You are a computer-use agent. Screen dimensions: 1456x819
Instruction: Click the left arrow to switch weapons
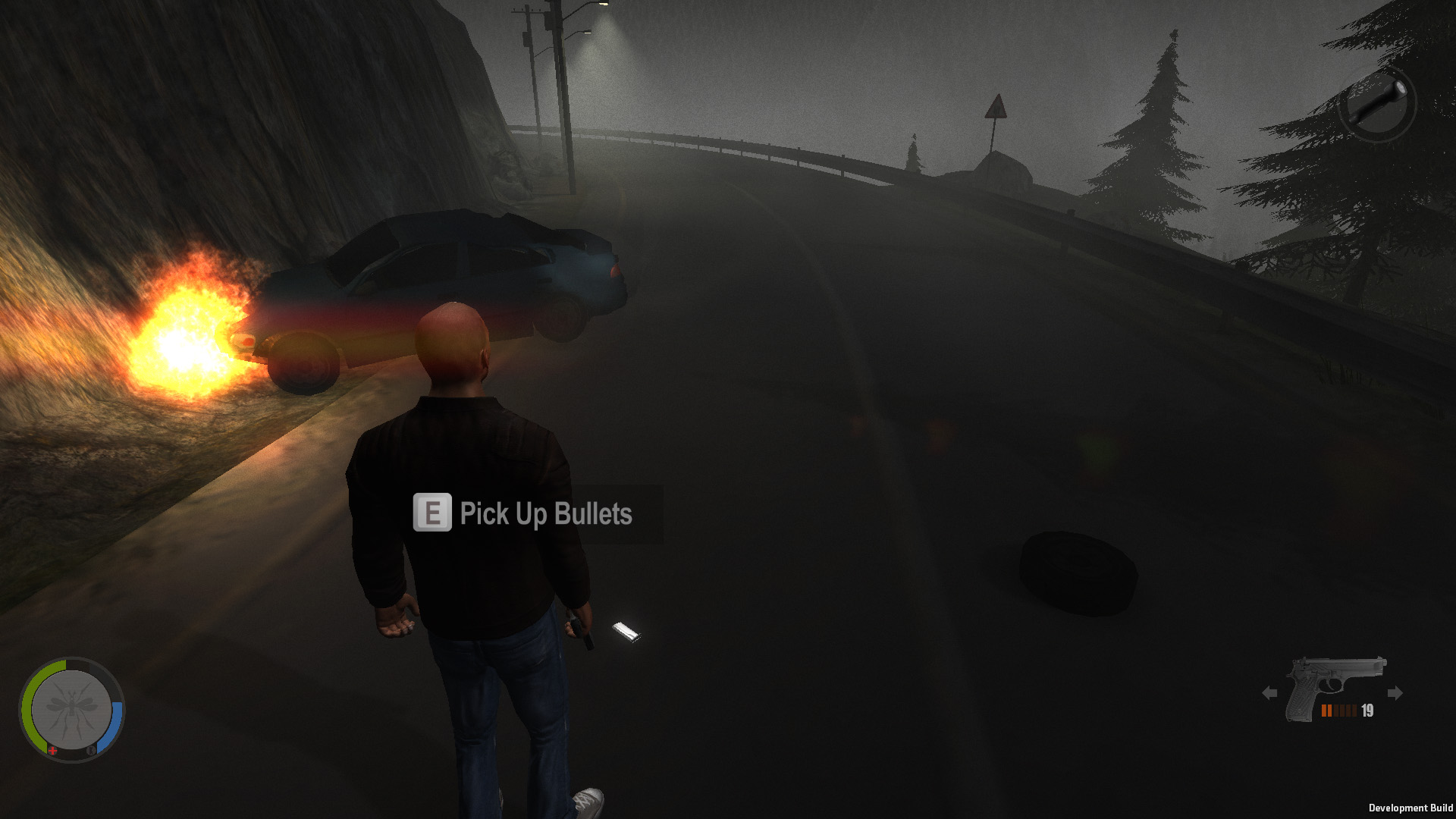pyautogui.click(x=1270, y=693)
